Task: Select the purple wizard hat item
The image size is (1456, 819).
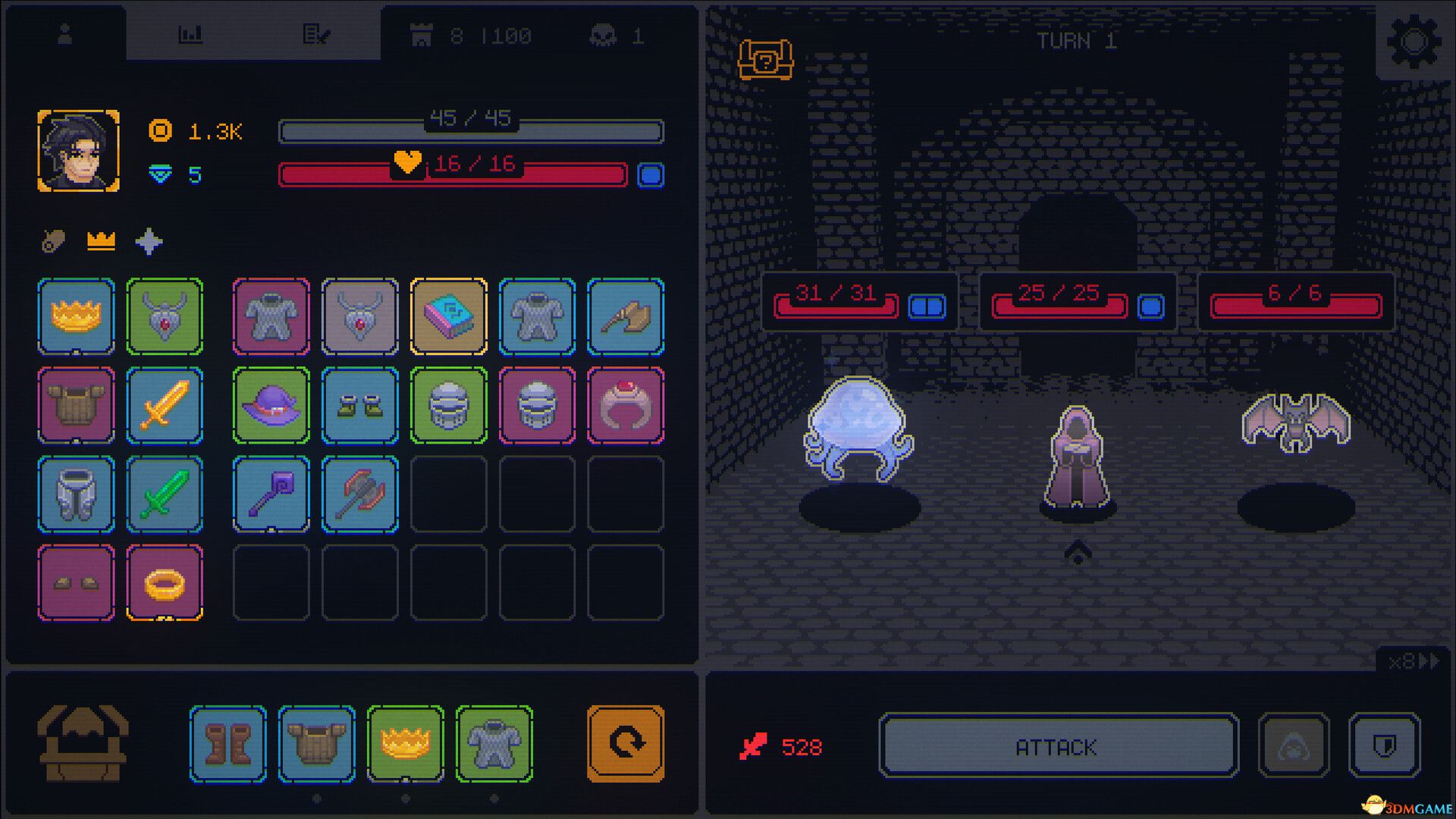Action: click(x=271, y=406)
